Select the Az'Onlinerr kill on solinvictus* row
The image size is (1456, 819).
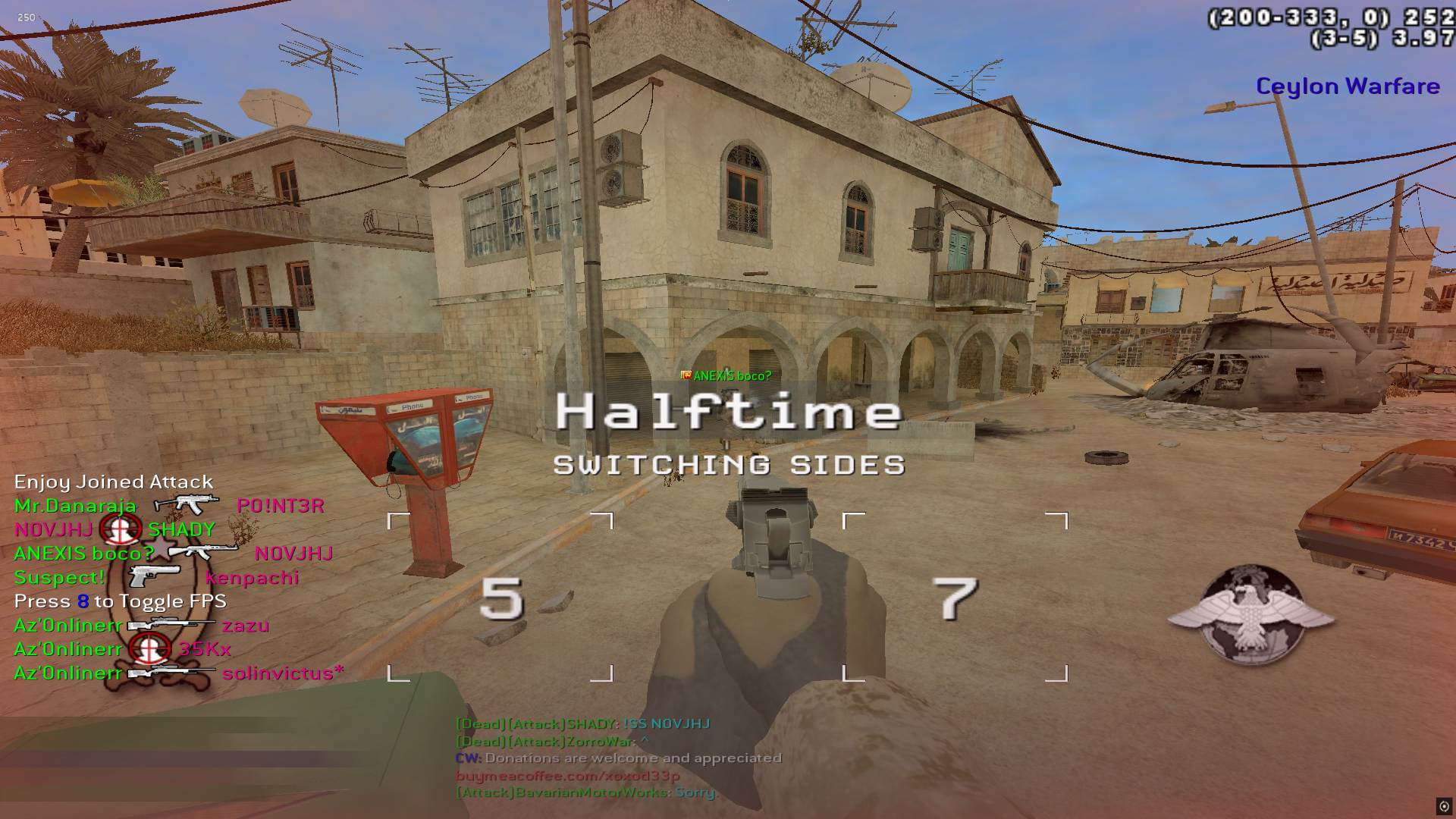tap(179, 673)
